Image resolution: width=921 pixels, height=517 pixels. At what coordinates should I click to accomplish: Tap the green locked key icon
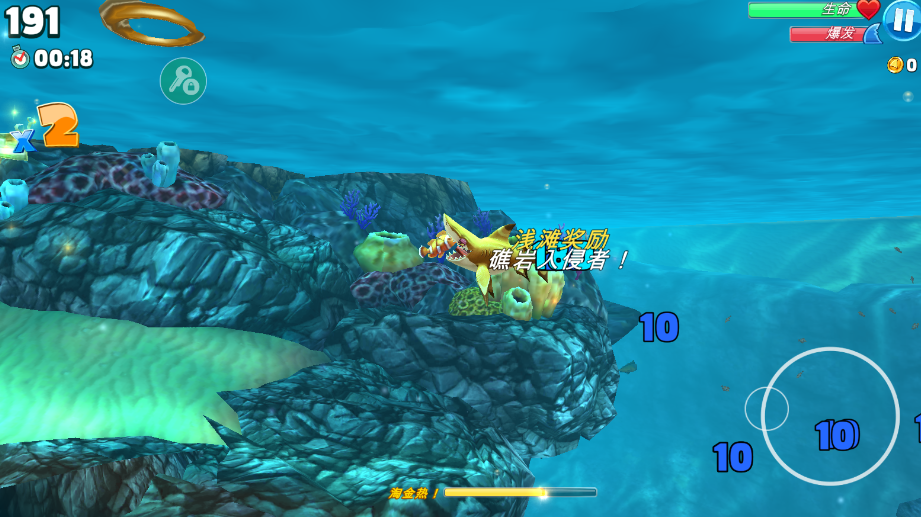(x=183, y=81)
